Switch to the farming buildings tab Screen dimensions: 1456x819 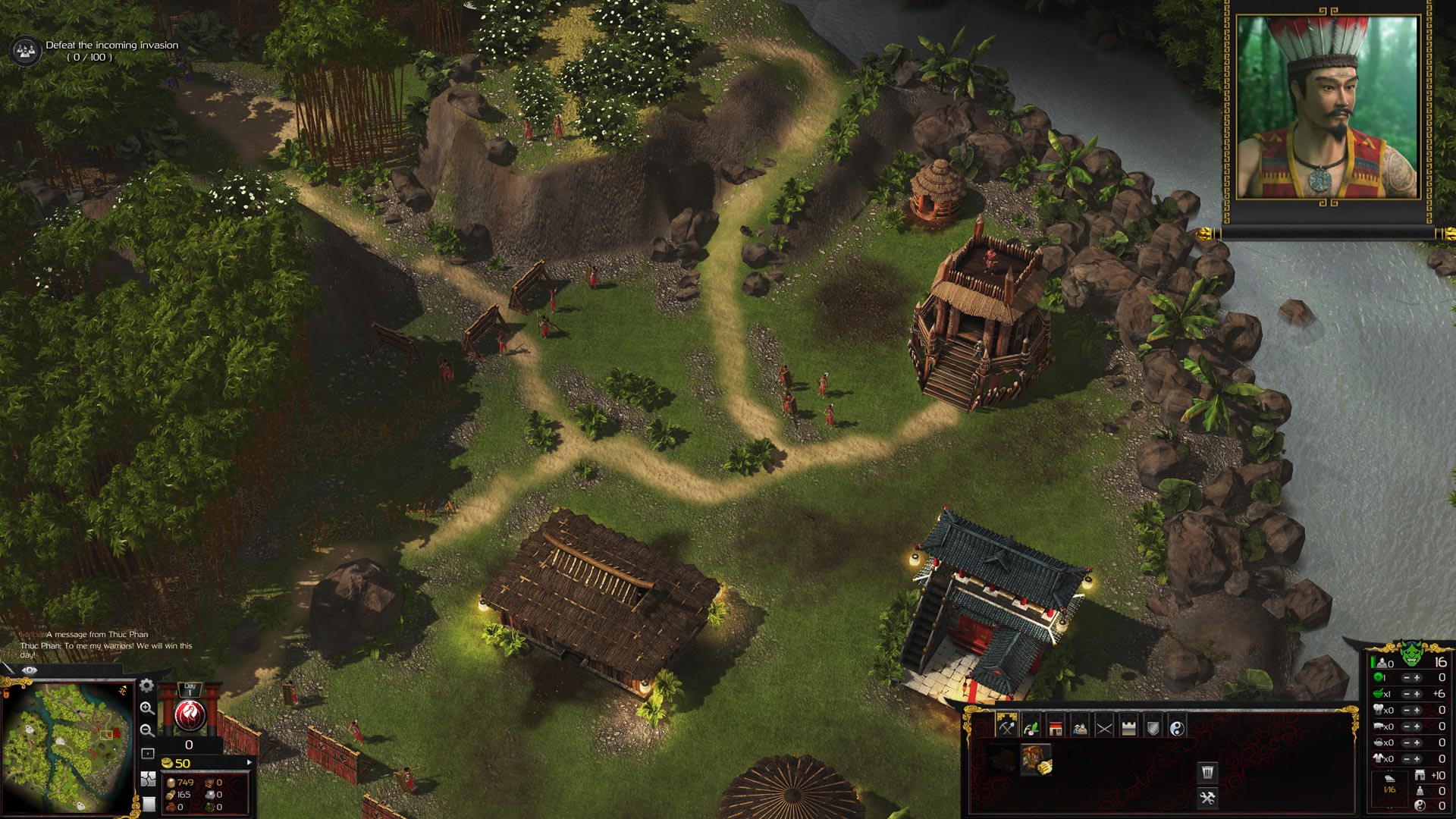pyautogui.click(x=1031, y=728)
